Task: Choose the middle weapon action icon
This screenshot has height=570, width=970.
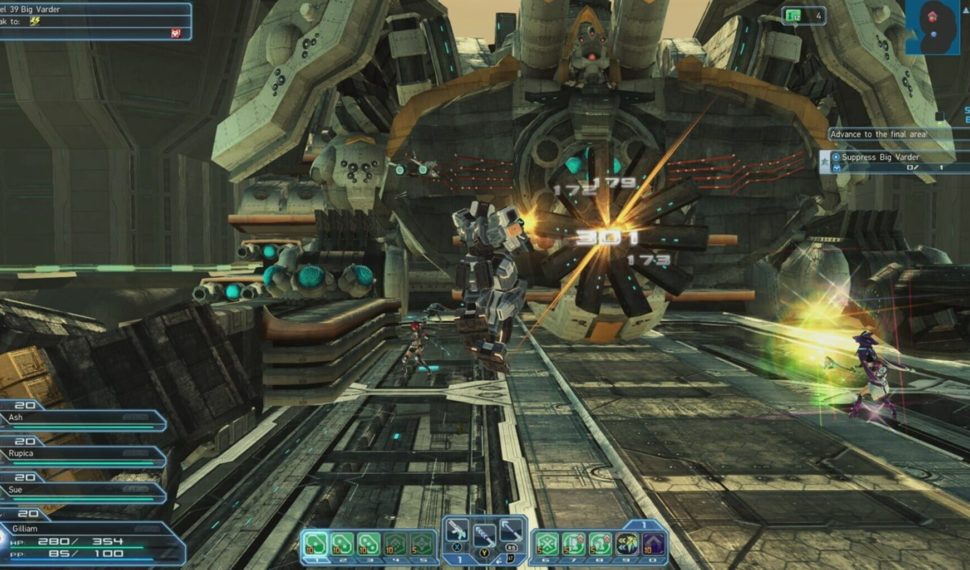Action: 485,535
